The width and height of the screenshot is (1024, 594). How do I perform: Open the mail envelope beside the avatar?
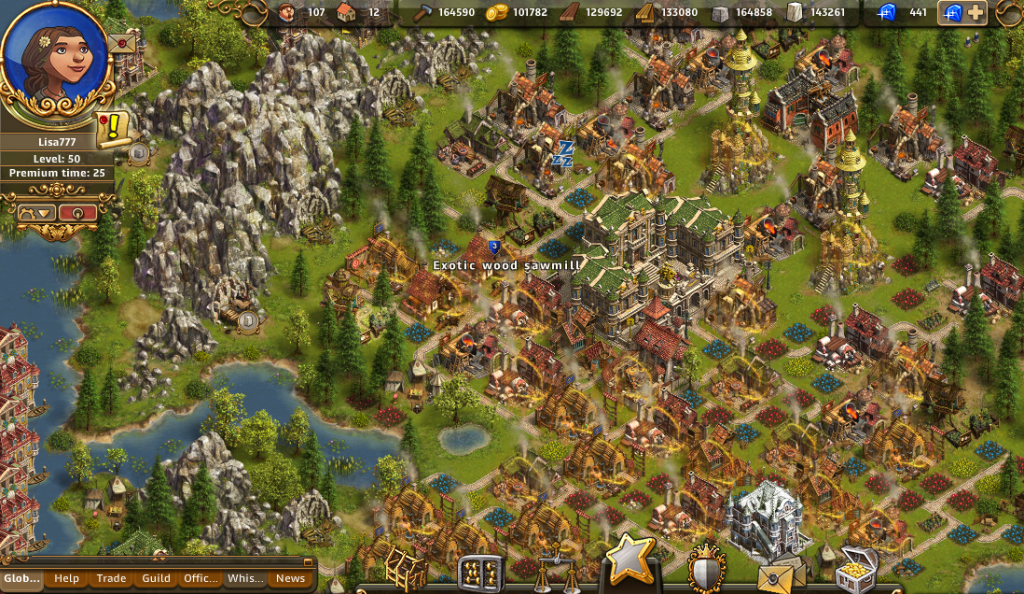click(123, 44)
